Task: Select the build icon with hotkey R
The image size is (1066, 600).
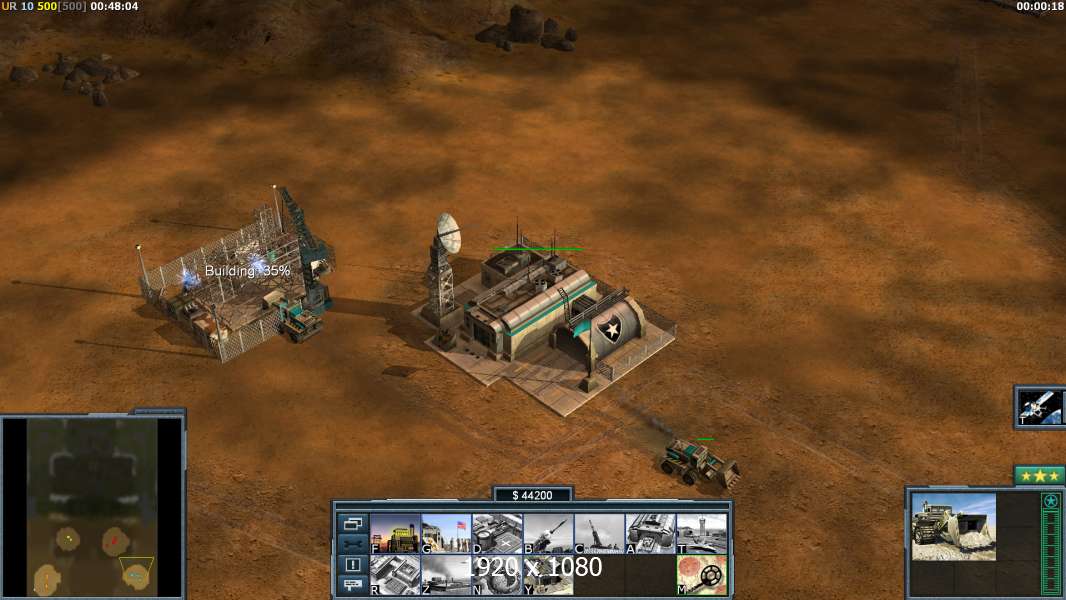Action: (x=395, y=575)
